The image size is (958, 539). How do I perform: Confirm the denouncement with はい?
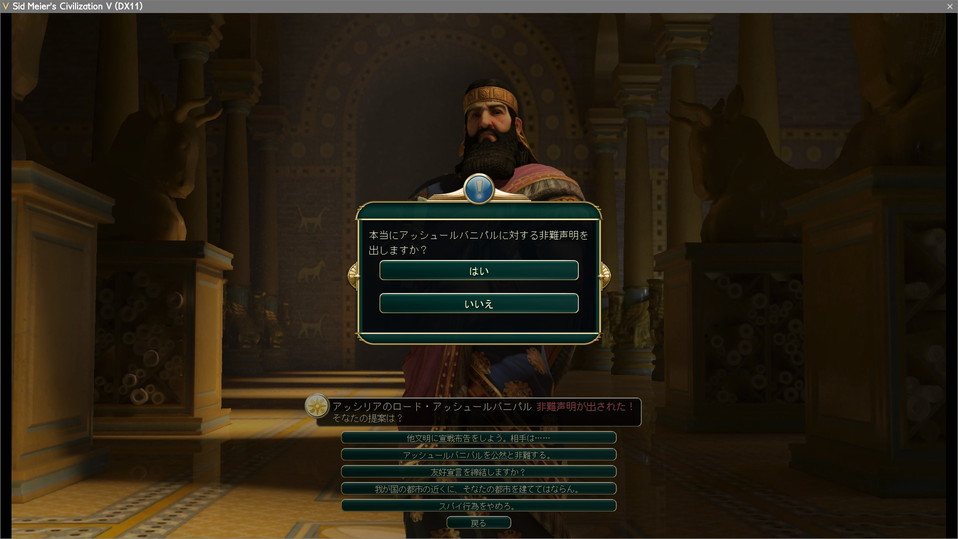point(479,271)
